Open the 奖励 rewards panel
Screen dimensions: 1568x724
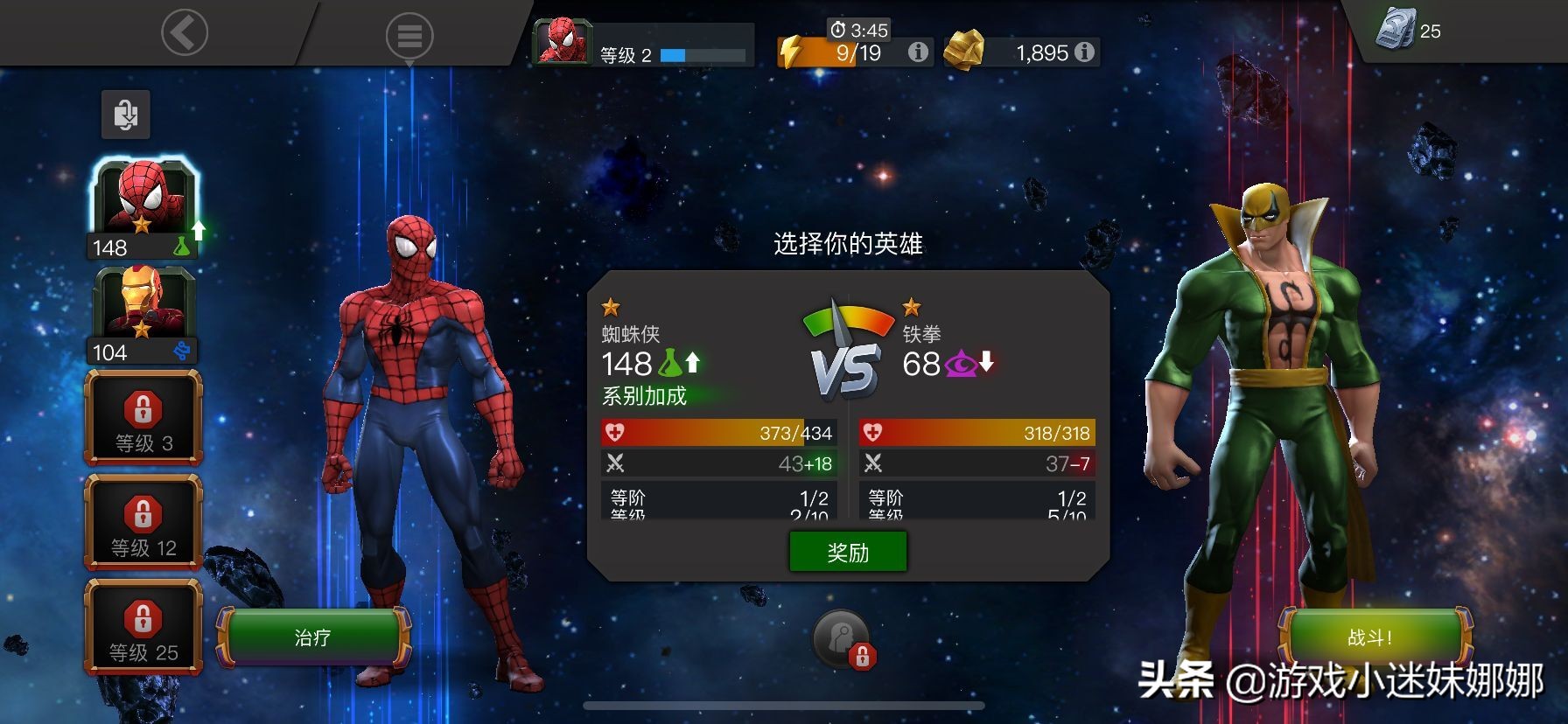[846, 551]
